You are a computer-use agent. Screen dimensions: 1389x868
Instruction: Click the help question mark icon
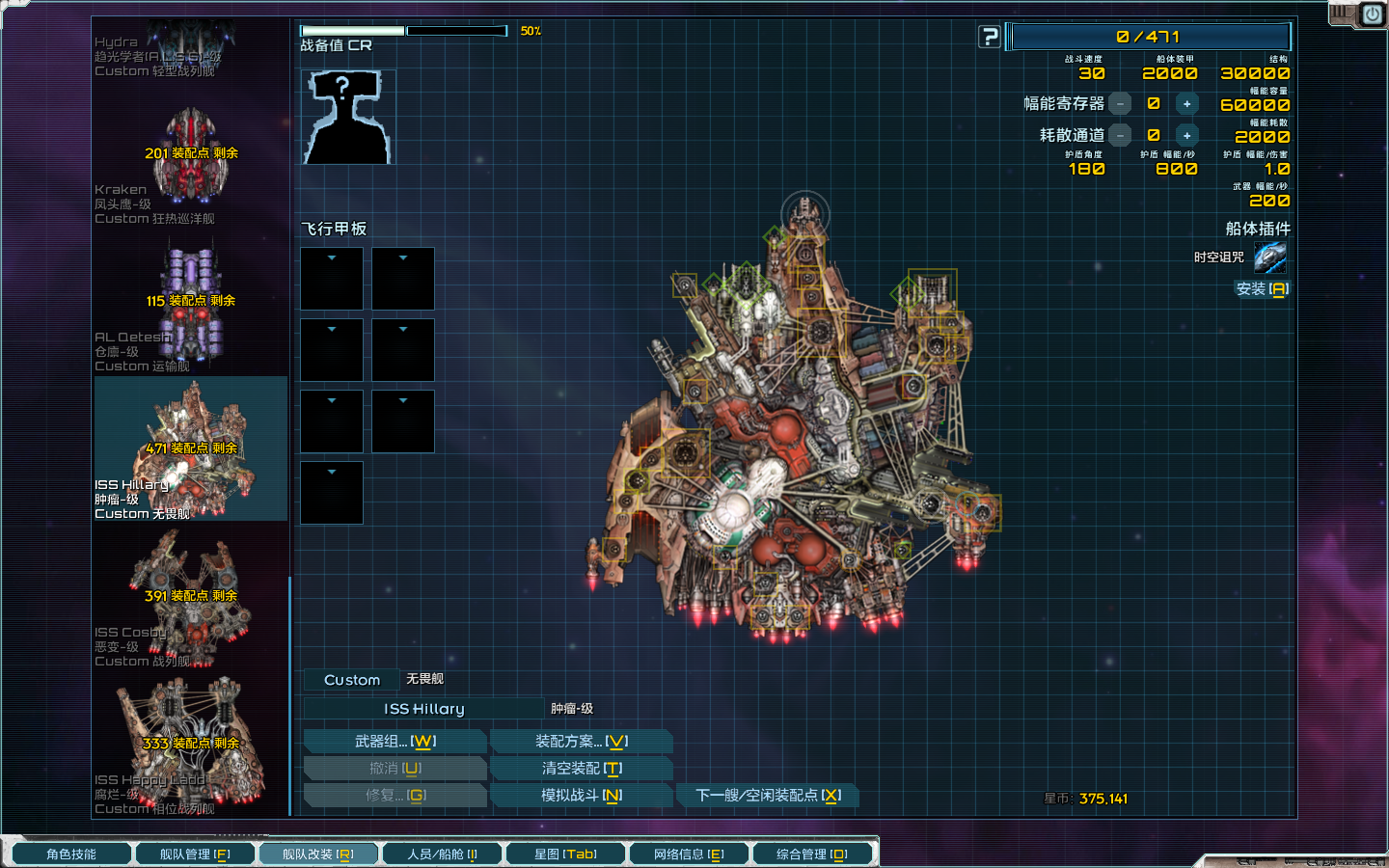[990, 37]
